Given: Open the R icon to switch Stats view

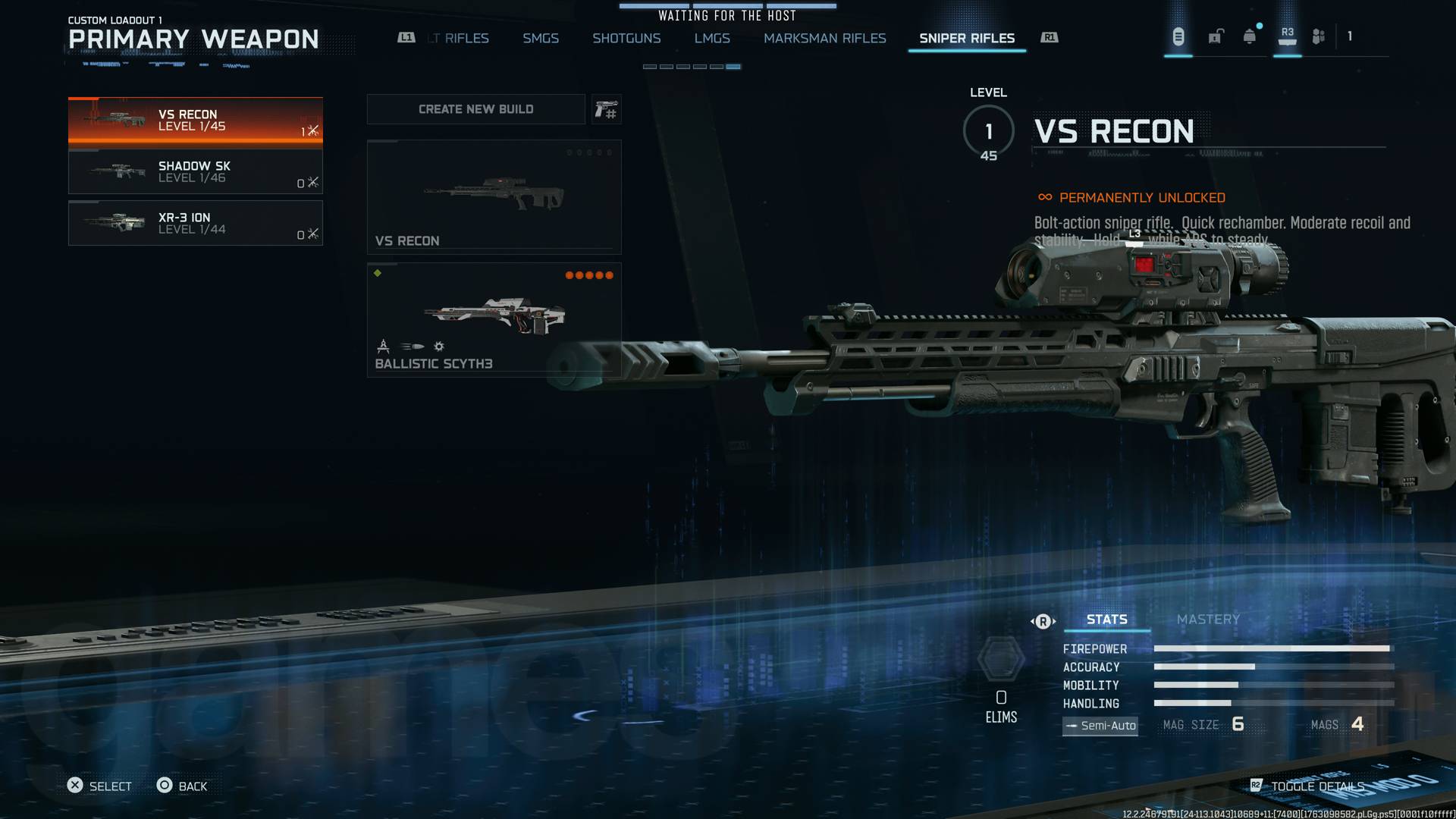Looking at the screenshot, I should point(1043,620).
